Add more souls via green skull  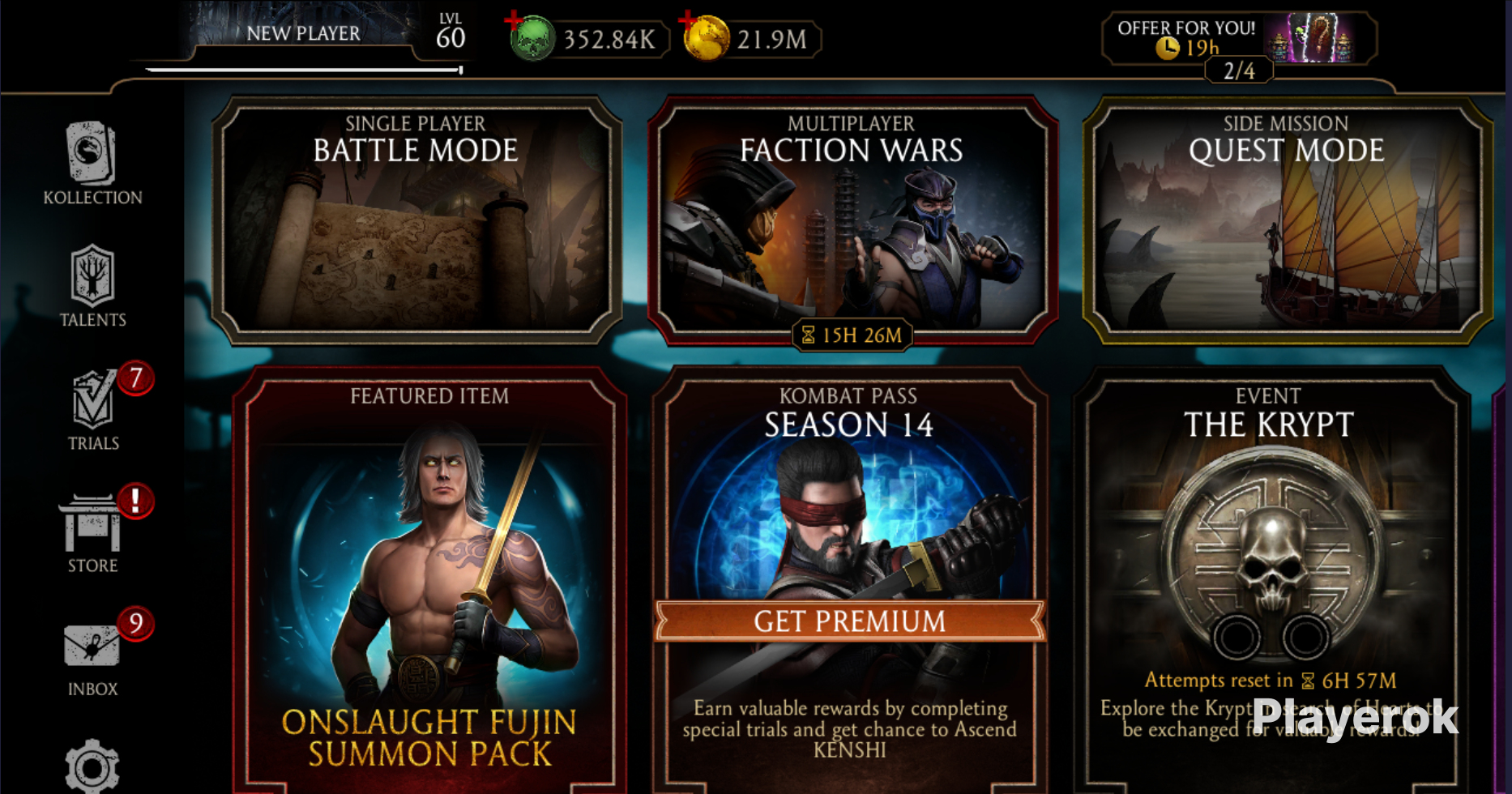pos(532,38)
